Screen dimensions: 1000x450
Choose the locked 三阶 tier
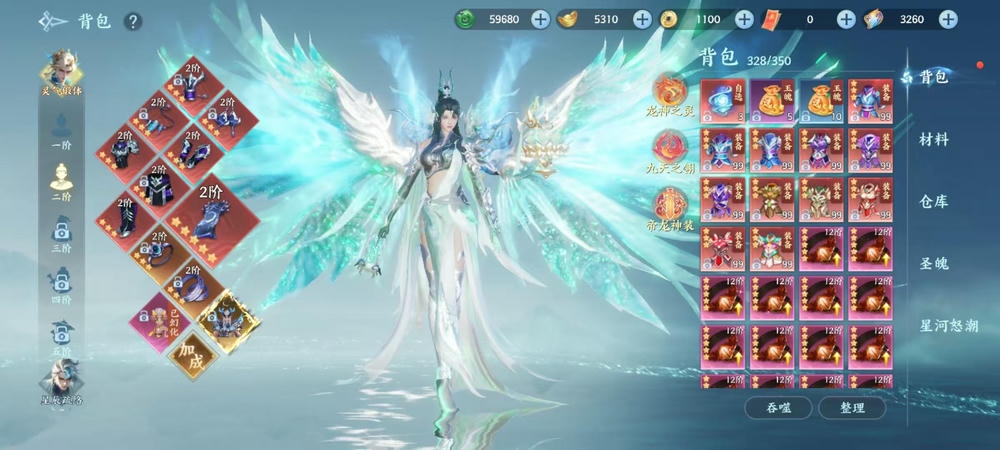coord(61,237)
